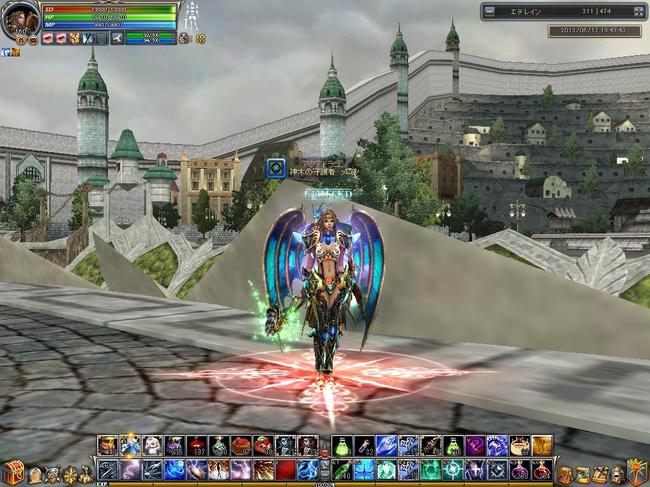
Task: Use the red potion with count 197
Action: pyautogui.click(x=196, y=445)
